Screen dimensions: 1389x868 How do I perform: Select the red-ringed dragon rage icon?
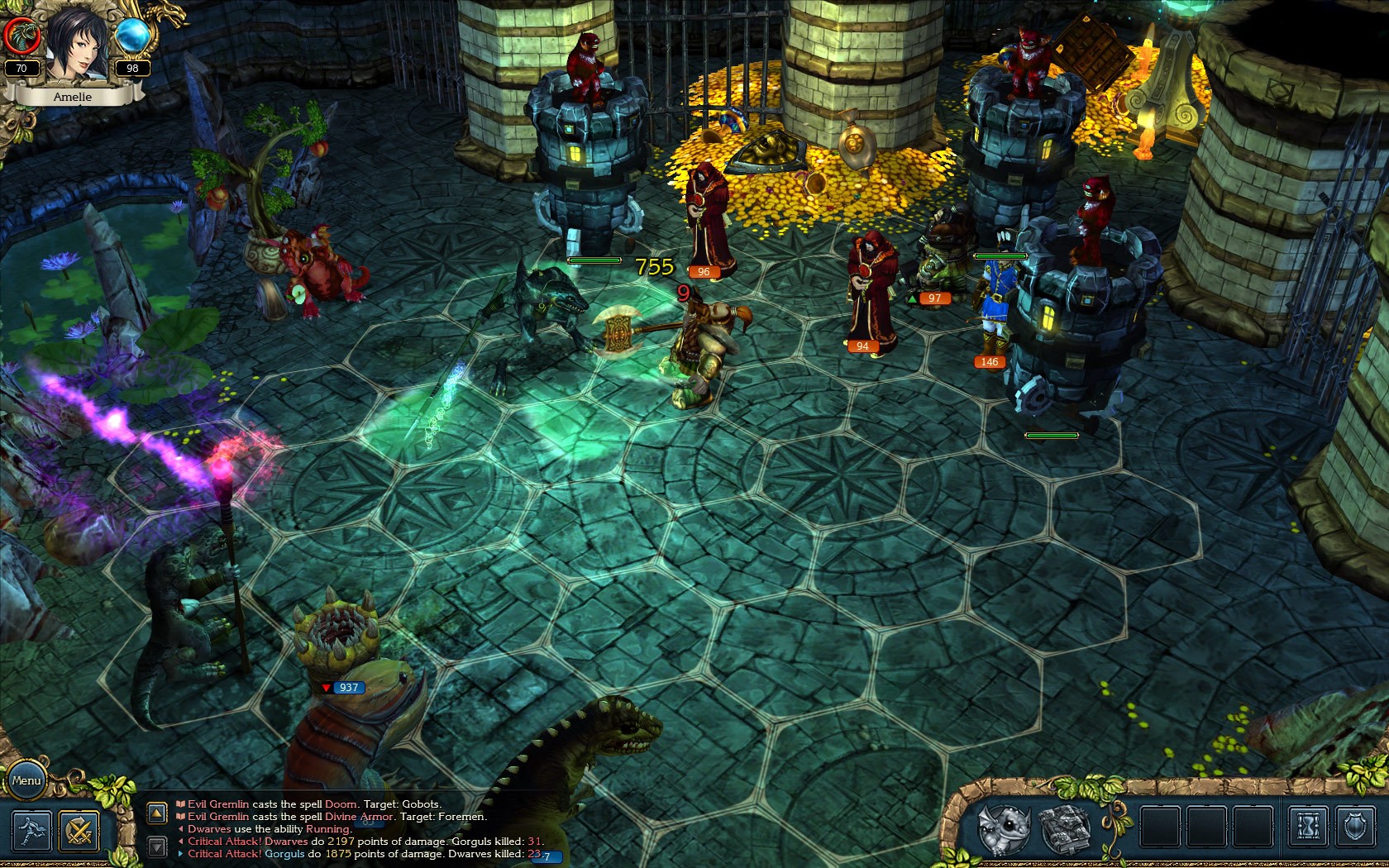pos(21,36)
